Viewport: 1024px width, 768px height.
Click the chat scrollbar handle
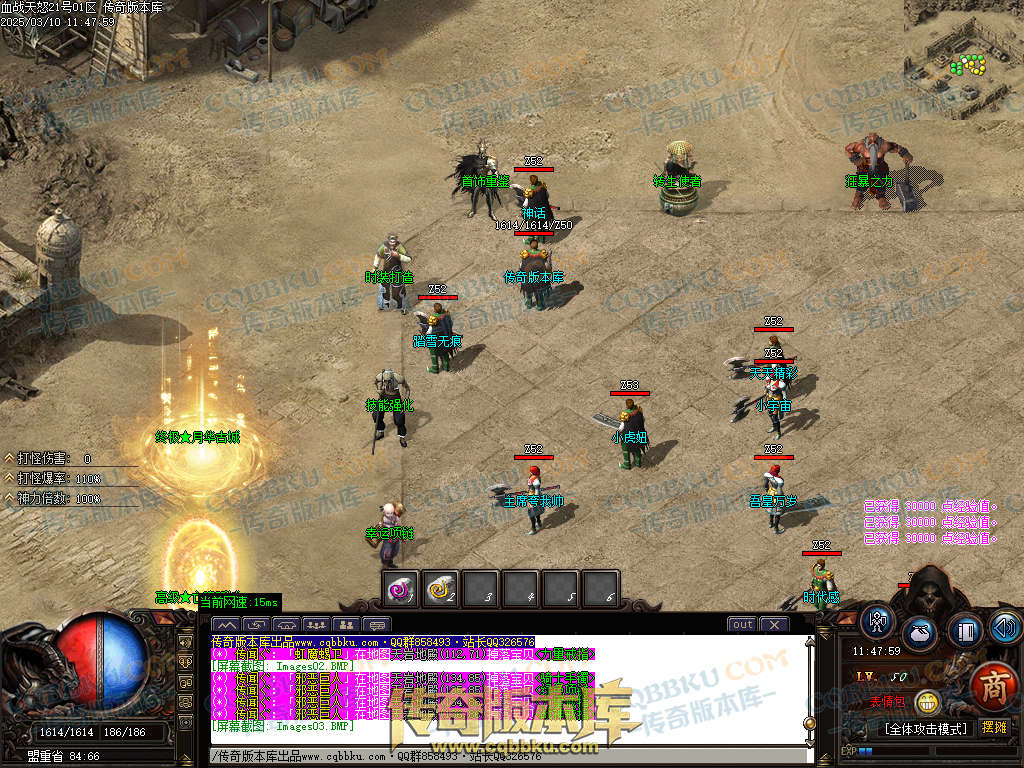pos(810,722)
